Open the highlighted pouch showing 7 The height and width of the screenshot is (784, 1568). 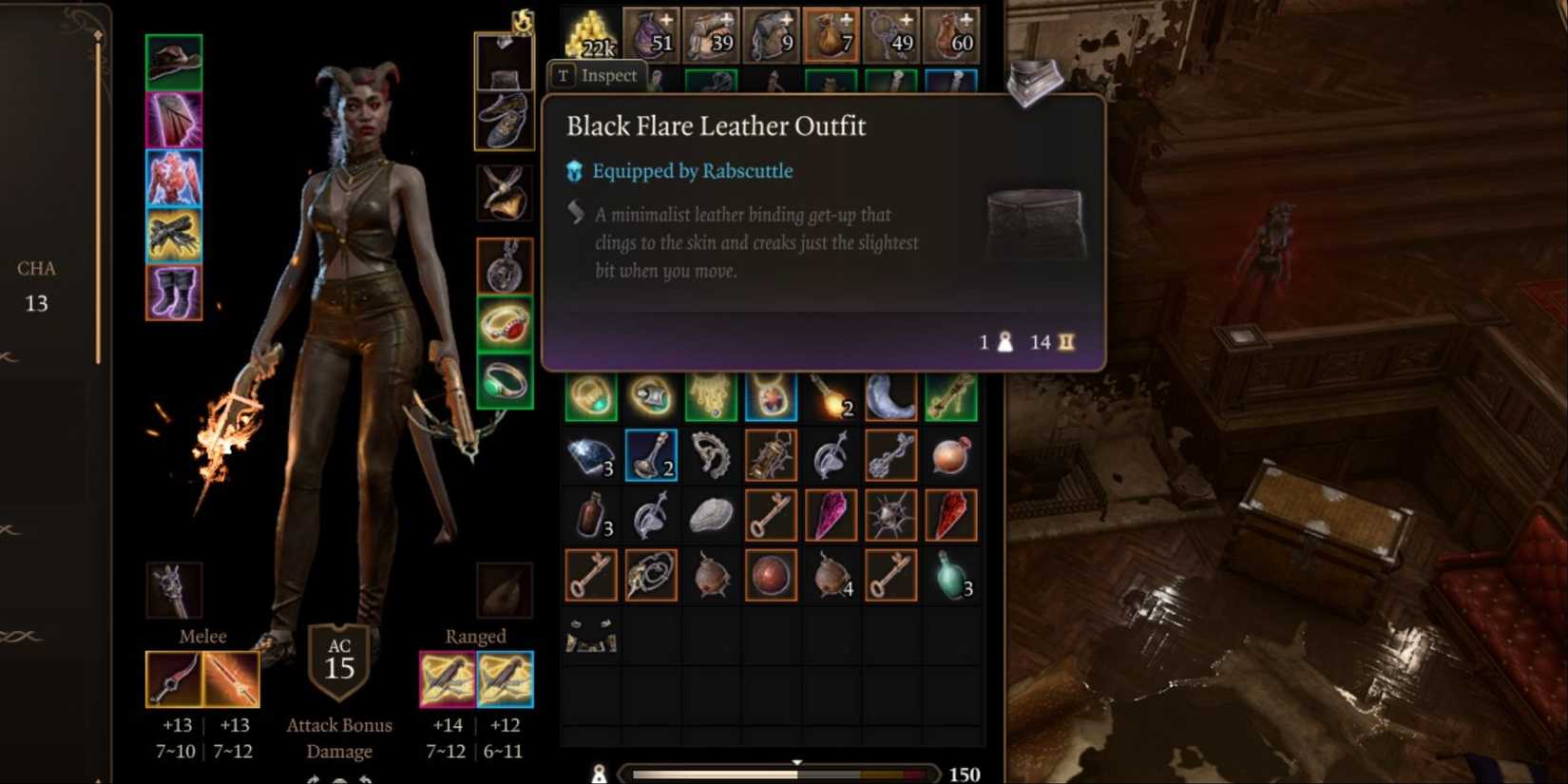[832, 33]
